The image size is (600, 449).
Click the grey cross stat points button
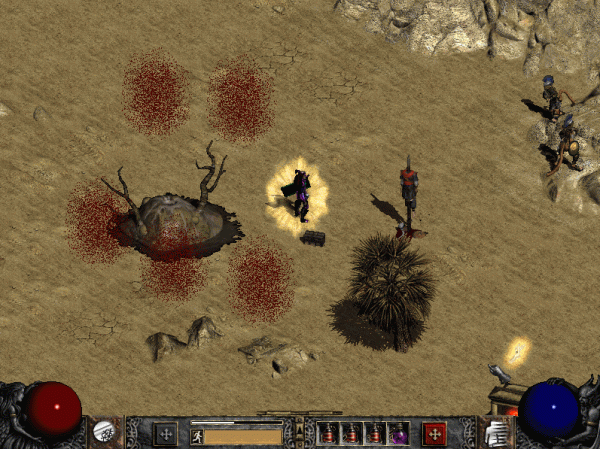click(165, 433)
